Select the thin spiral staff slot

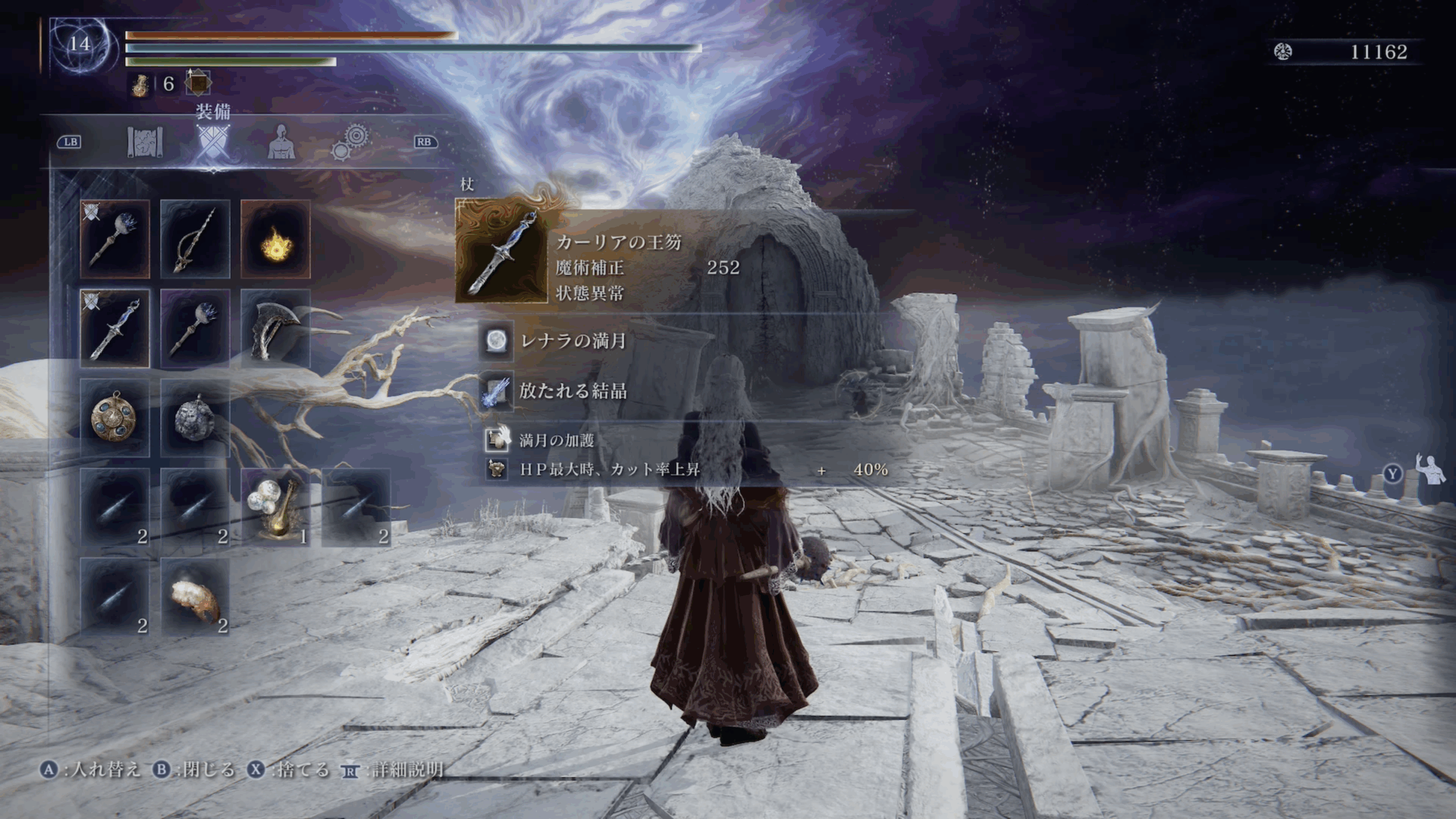pyautogui.click(x=195, y=239)
